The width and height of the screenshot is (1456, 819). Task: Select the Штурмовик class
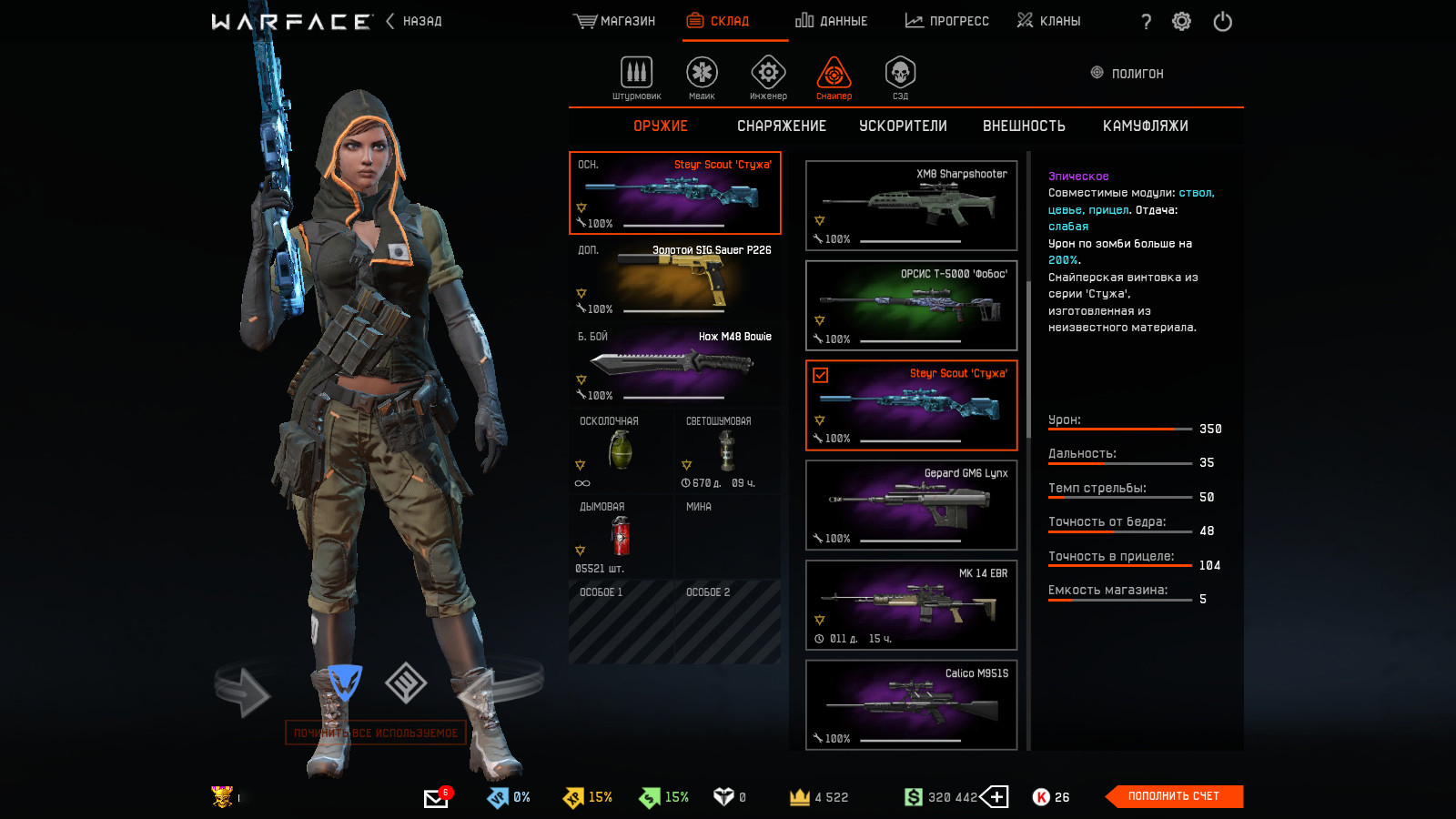636,77
